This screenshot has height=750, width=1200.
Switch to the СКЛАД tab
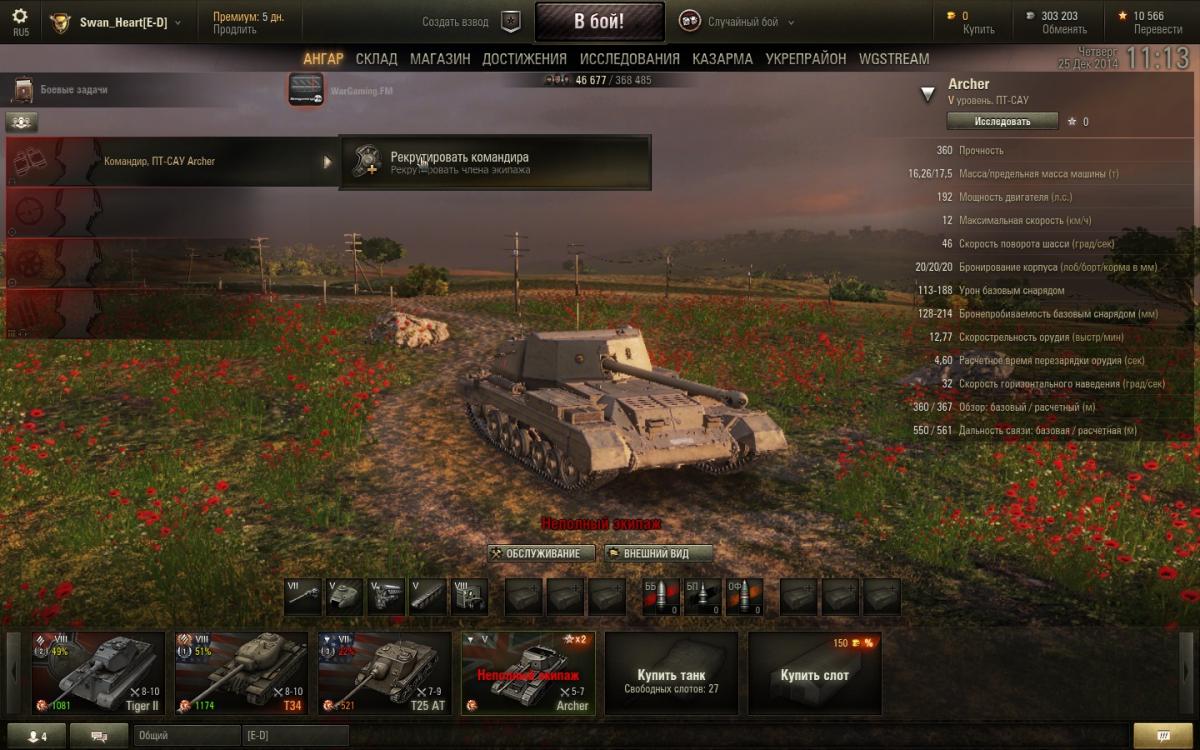click(x=376, y=59)
